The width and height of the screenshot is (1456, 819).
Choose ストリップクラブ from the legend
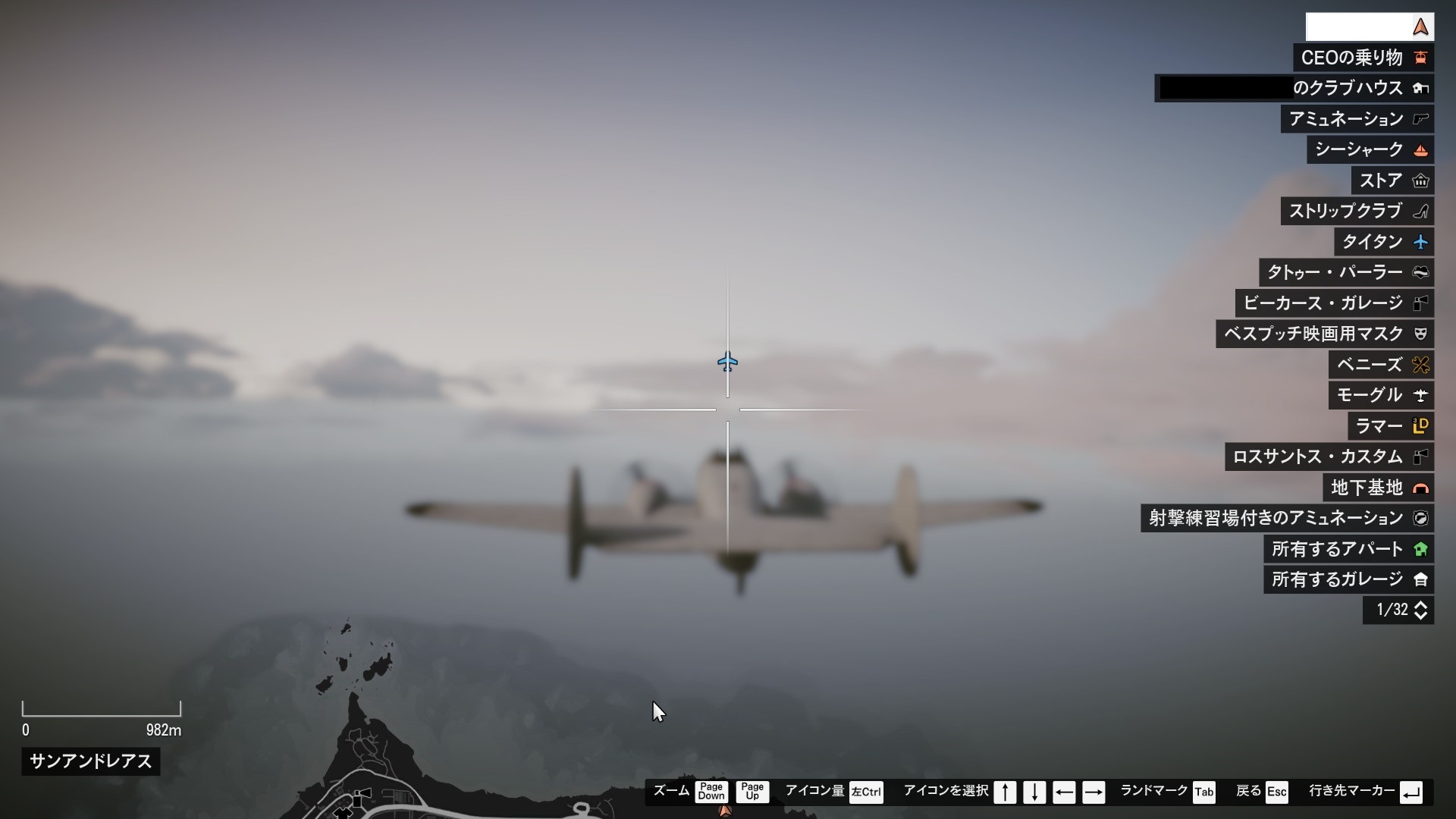1357,211
